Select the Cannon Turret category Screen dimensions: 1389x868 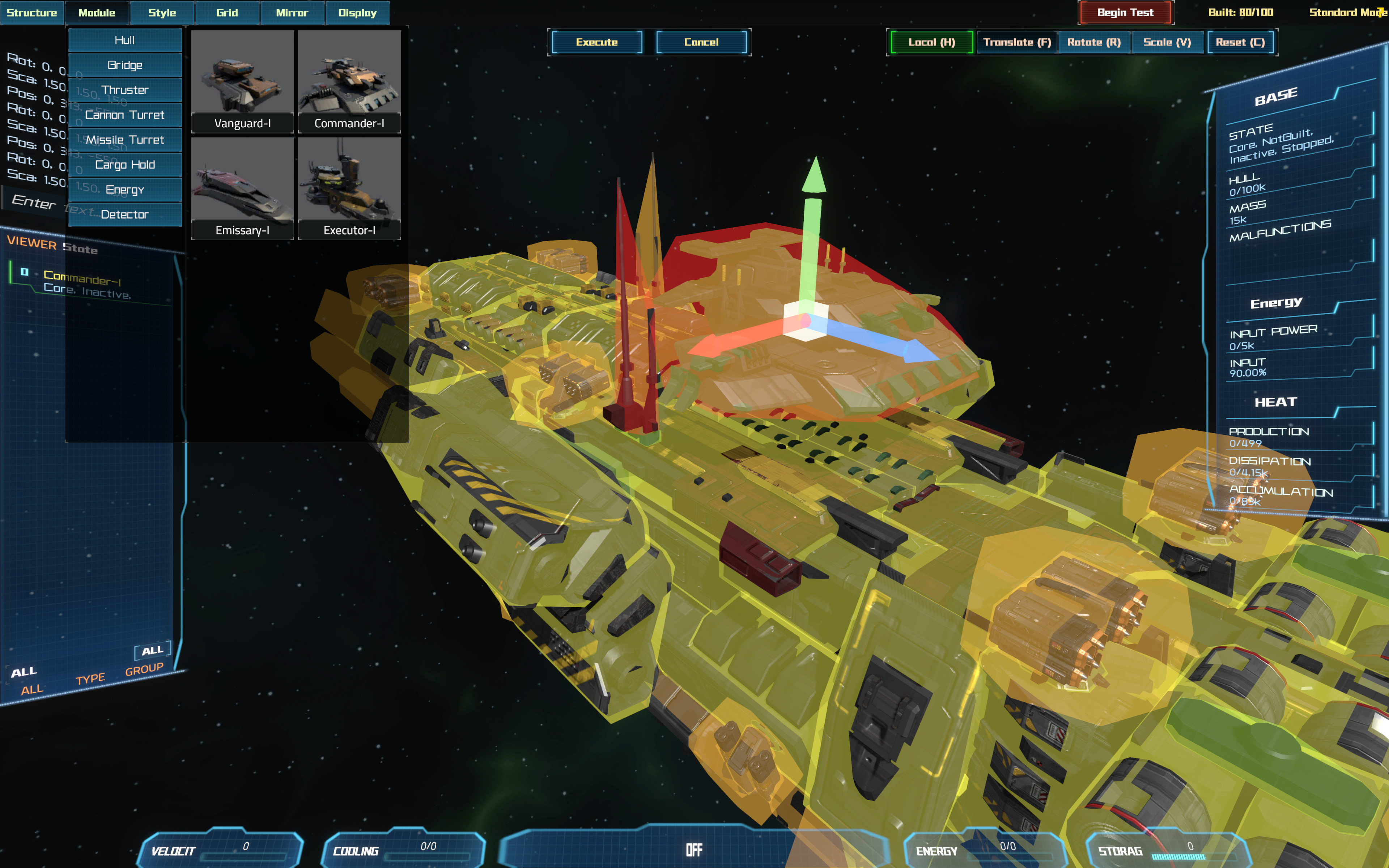click(125, 115)
